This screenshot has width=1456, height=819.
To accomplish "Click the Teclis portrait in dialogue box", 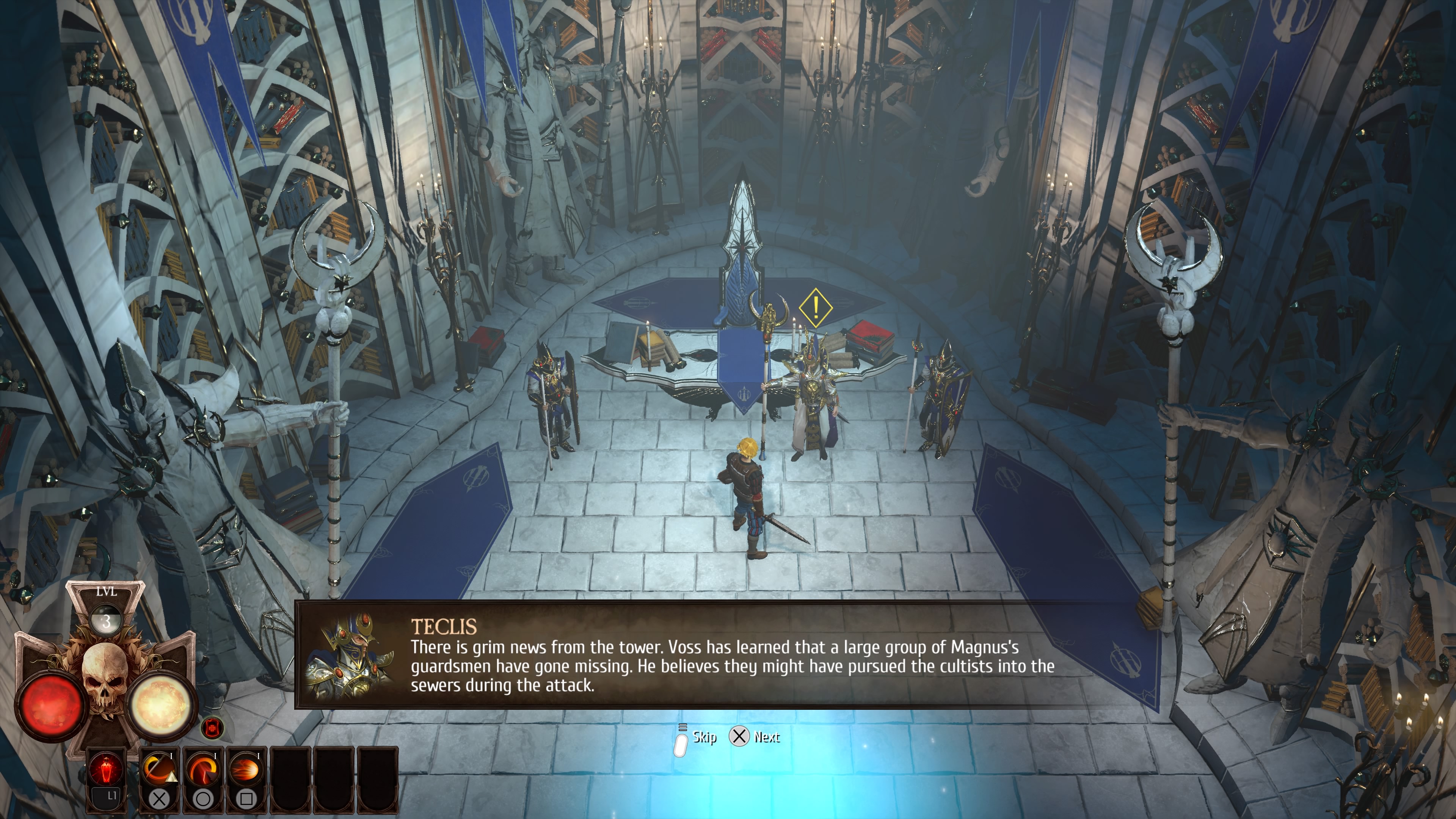I will point(349,656).
